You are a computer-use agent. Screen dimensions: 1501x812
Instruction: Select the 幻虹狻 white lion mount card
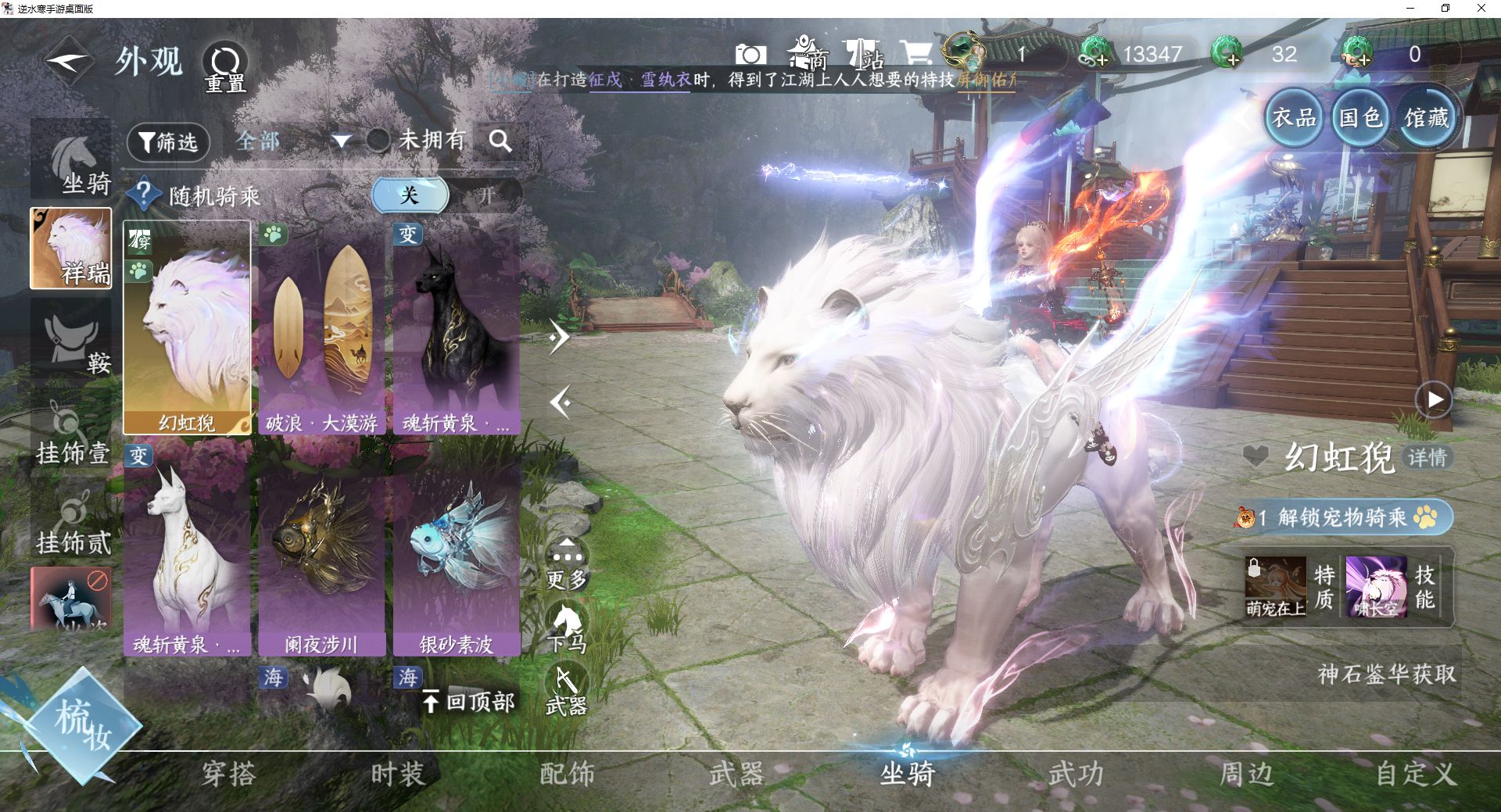pos(187,328)
